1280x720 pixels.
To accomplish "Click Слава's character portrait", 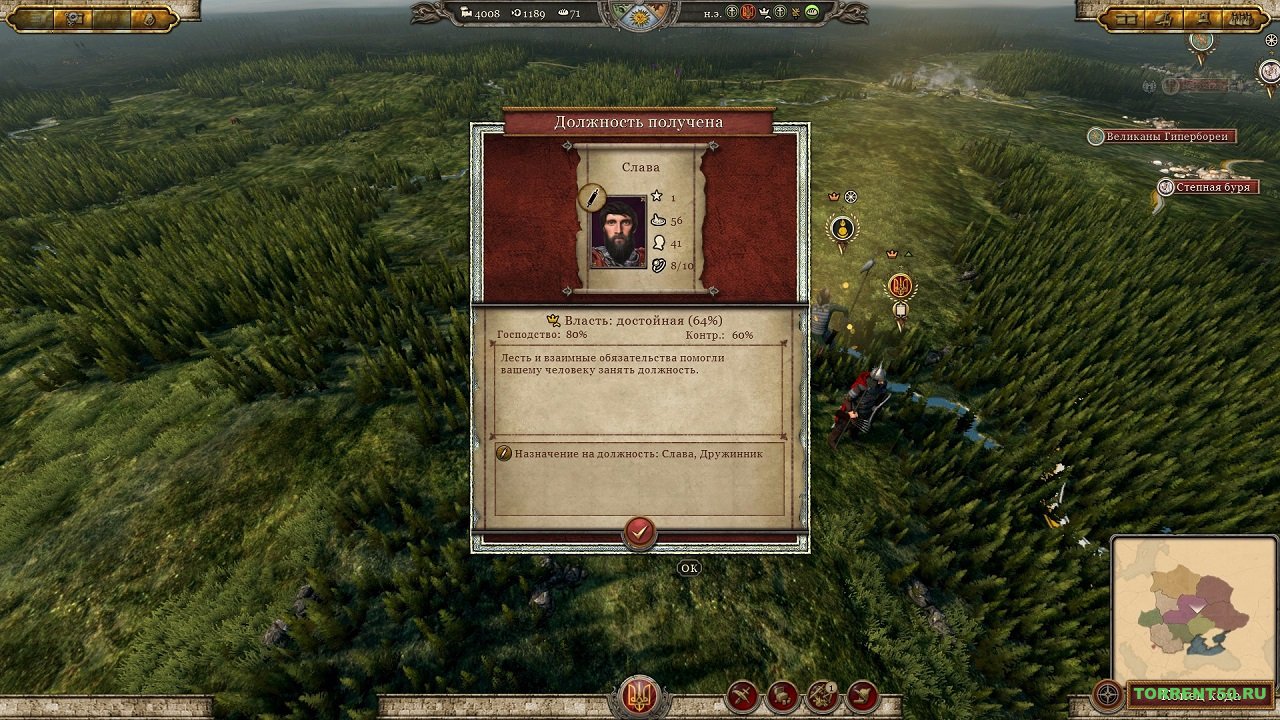I will coord(618,232).
